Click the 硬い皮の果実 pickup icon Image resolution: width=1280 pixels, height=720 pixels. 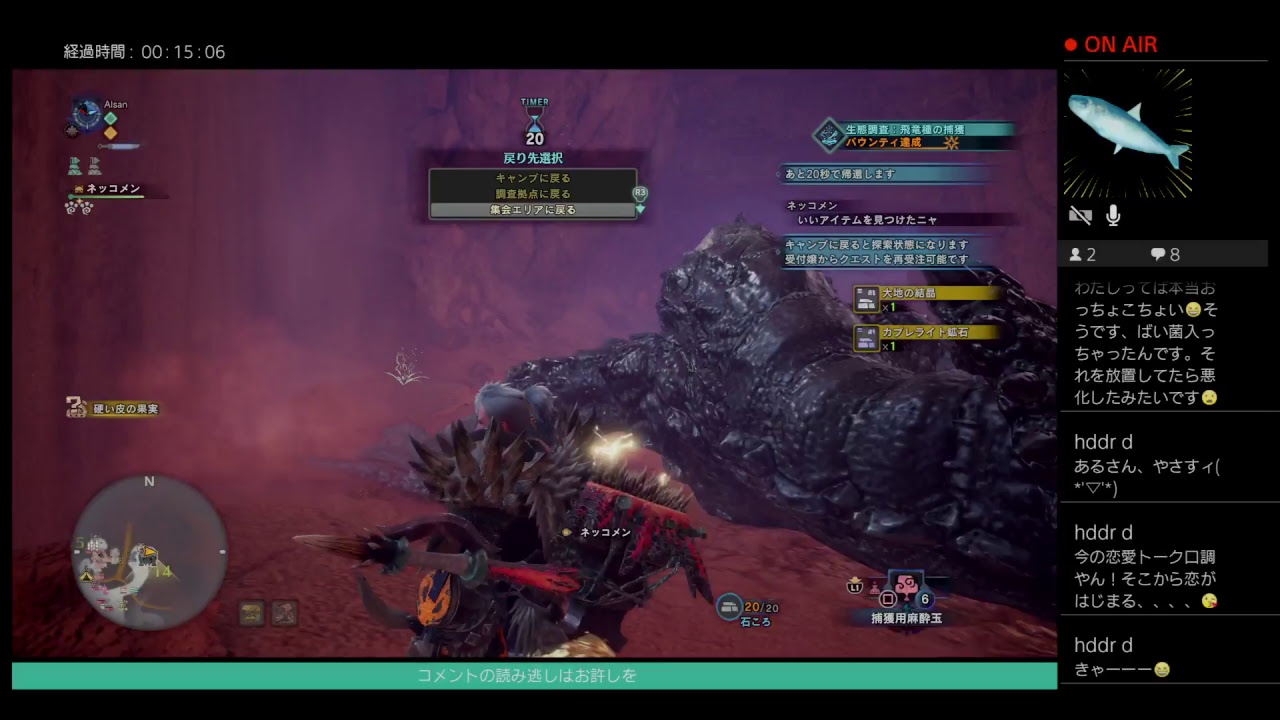75,408
